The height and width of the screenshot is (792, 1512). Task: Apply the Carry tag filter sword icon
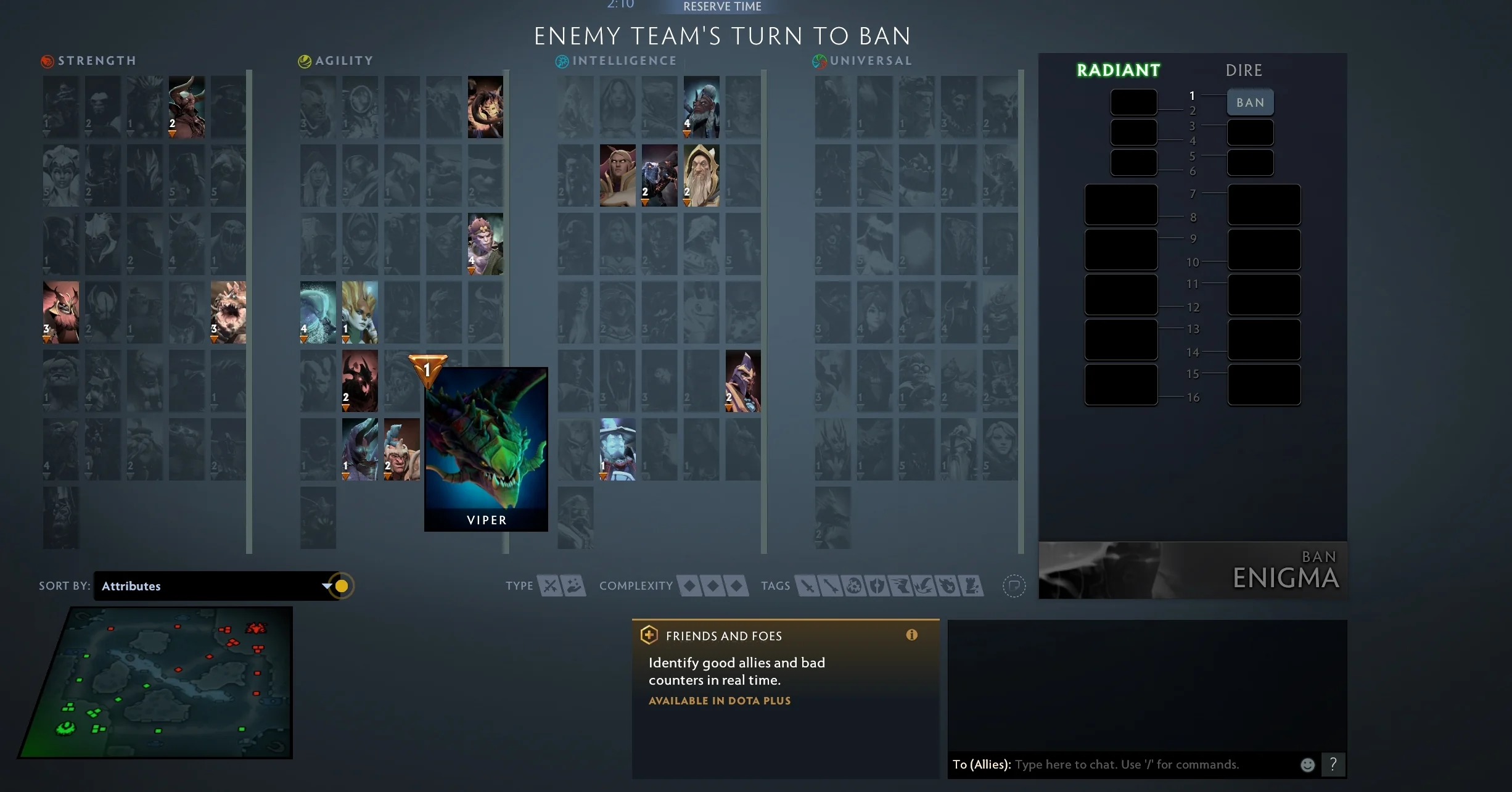coord(807,586)
